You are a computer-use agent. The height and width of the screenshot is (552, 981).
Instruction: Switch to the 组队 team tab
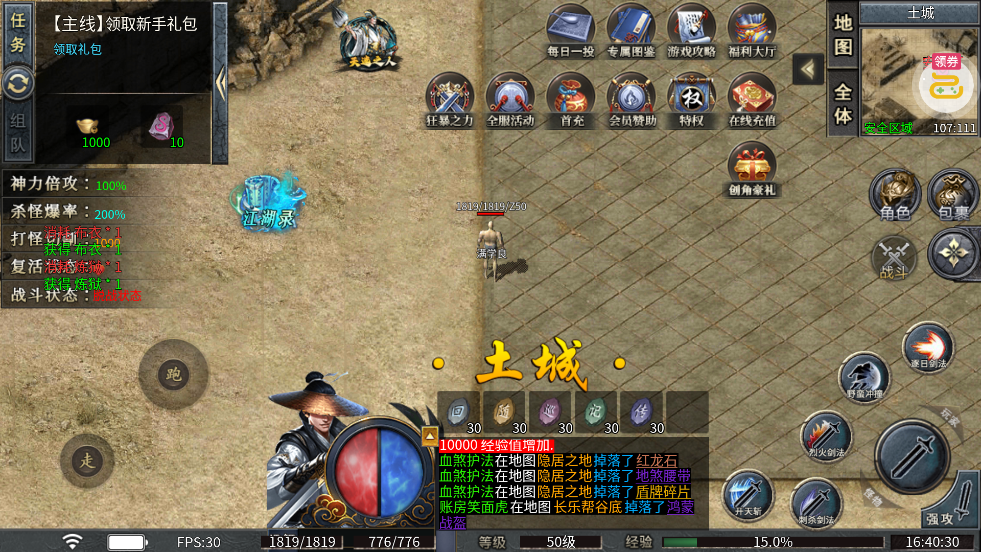click(18, 137)
